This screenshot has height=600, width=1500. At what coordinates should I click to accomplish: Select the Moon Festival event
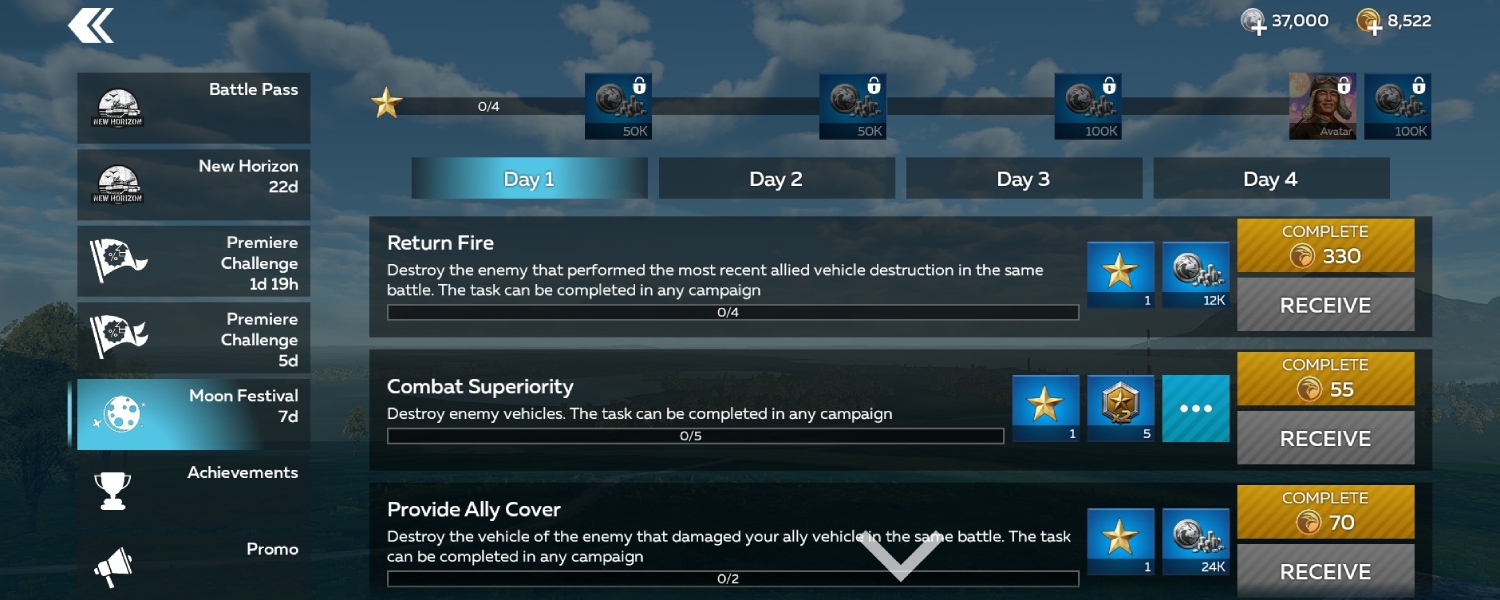194,414
